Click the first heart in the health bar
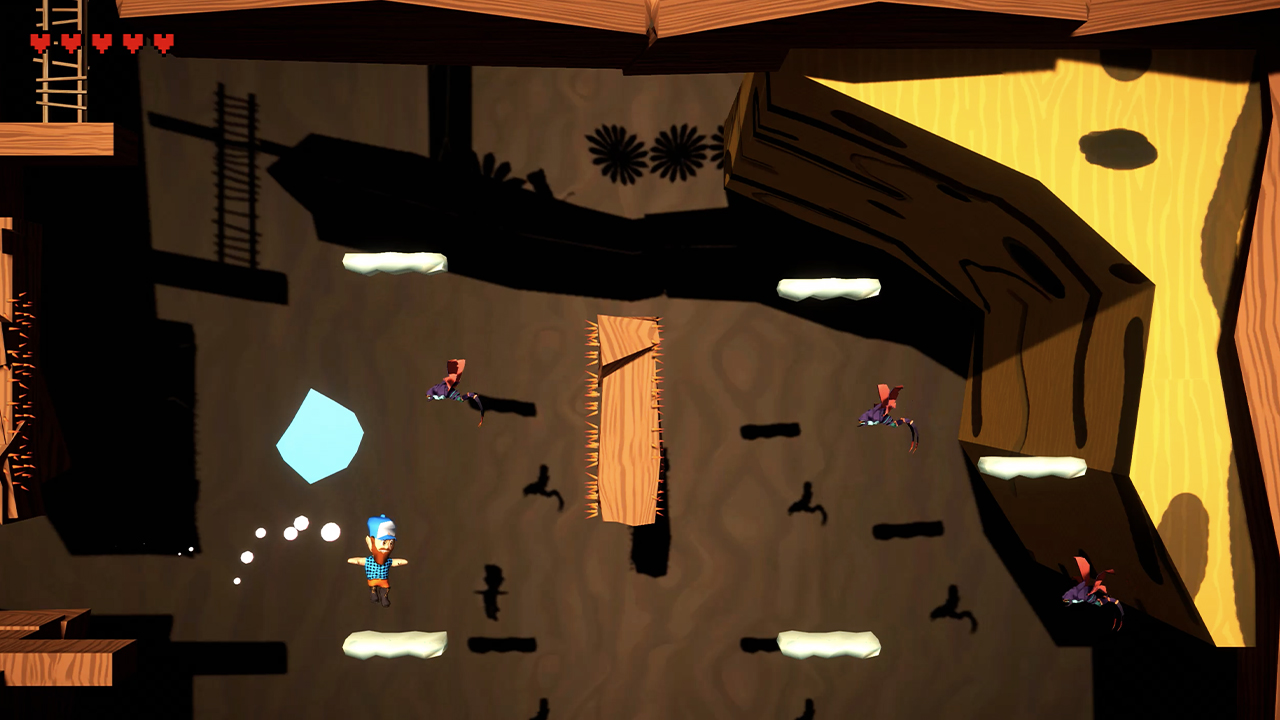 pyautogui.click(x=38, y=43)
